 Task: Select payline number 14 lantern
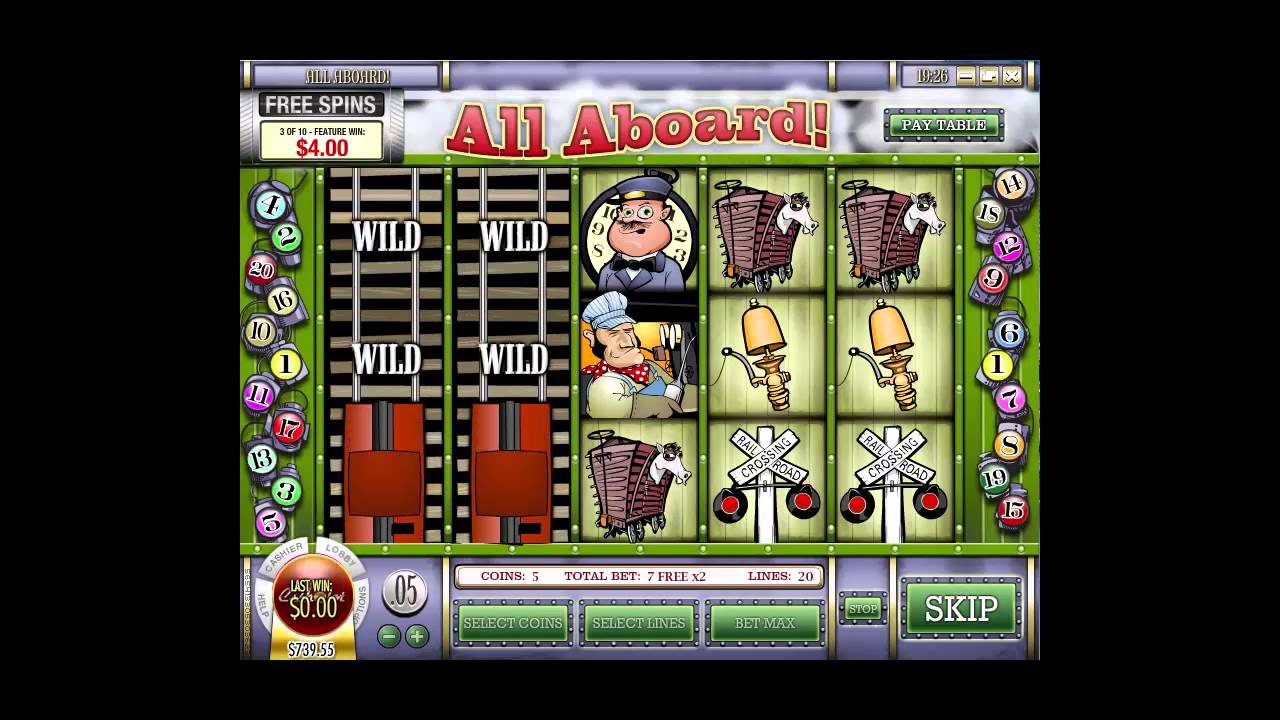[x=1012, y=184]
